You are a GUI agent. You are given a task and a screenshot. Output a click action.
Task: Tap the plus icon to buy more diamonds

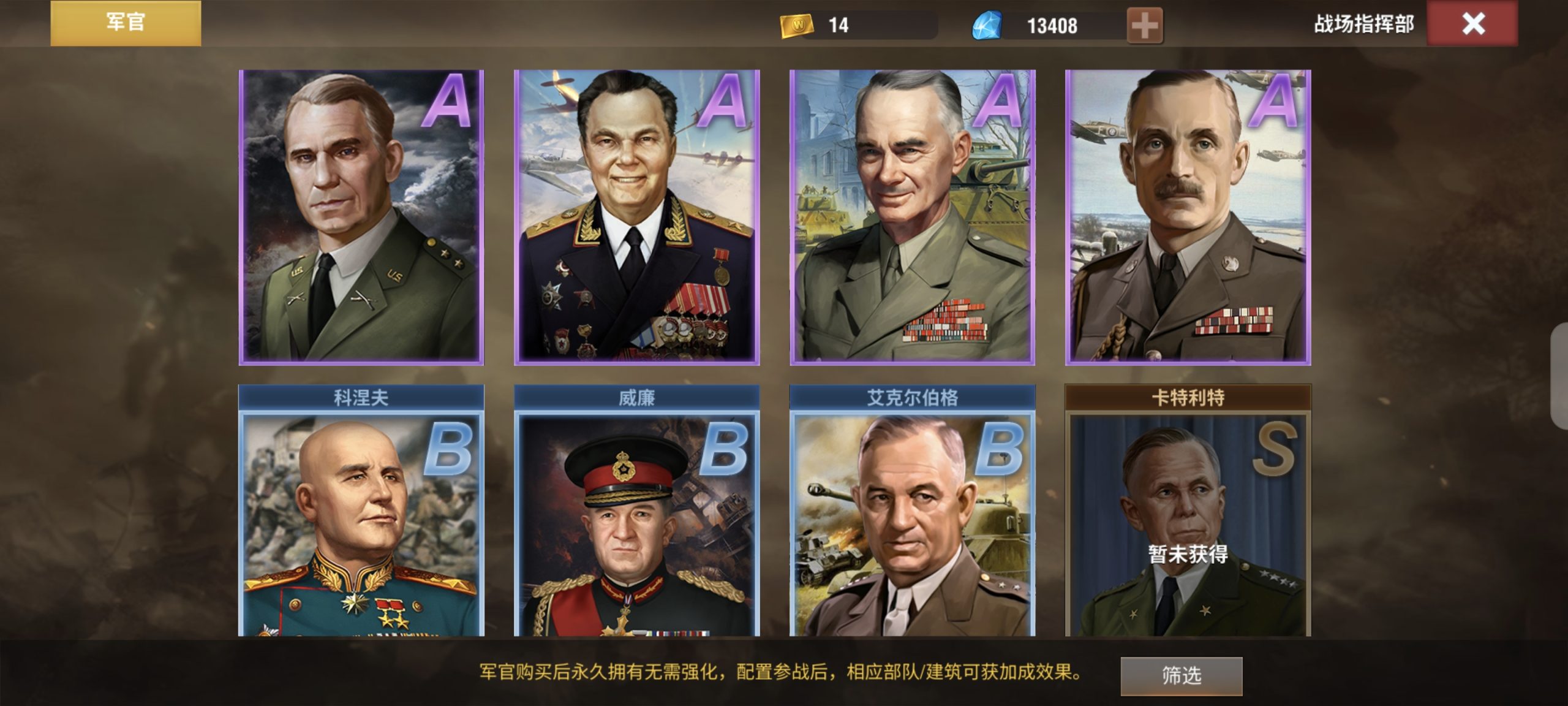point(1147,26)
